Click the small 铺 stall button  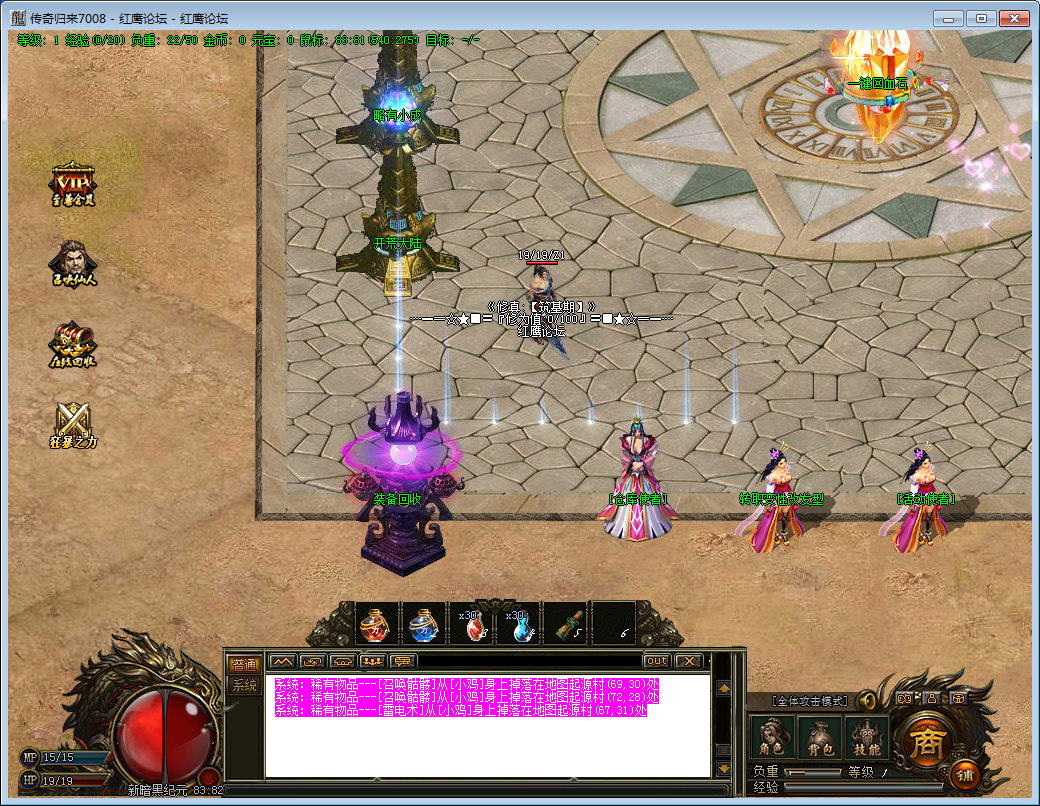(x=965, y=776)
